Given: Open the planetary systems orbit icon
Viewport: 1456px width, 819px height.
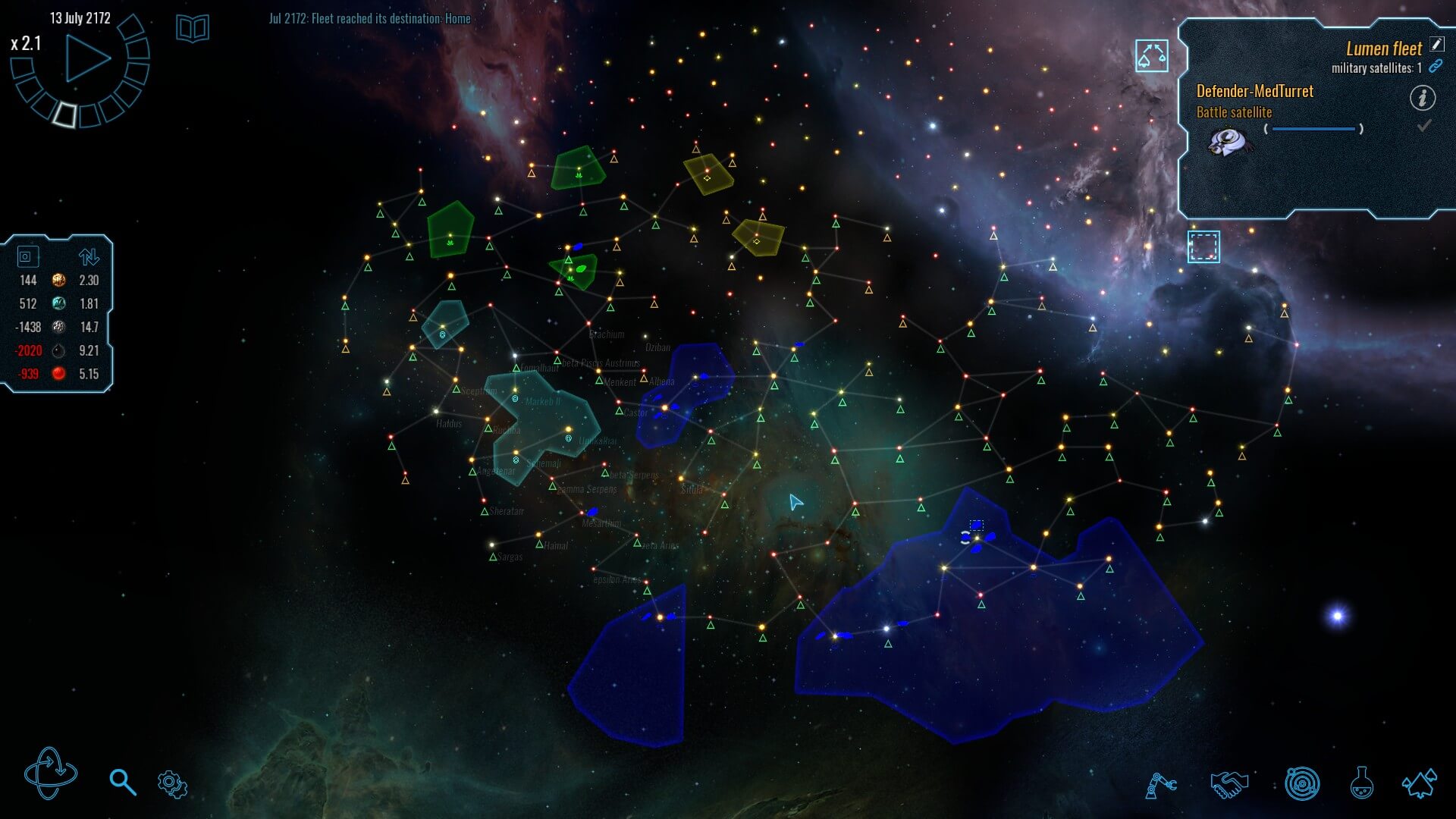Looking at the screenshot, I should point(1302,784).
